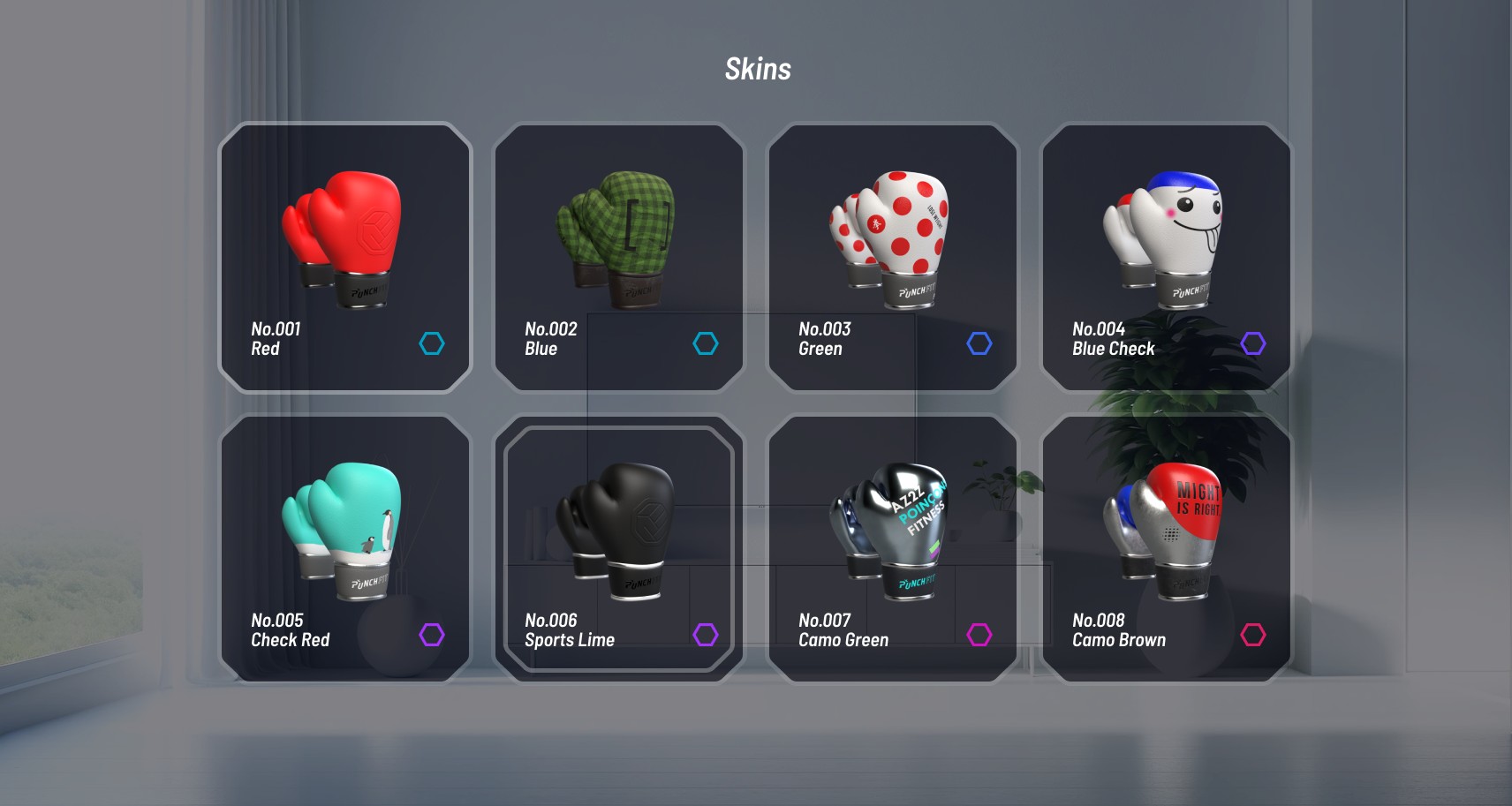
Task: Click the hexagon icon on No.007 Camo Green
Action: tap(979, 635)
